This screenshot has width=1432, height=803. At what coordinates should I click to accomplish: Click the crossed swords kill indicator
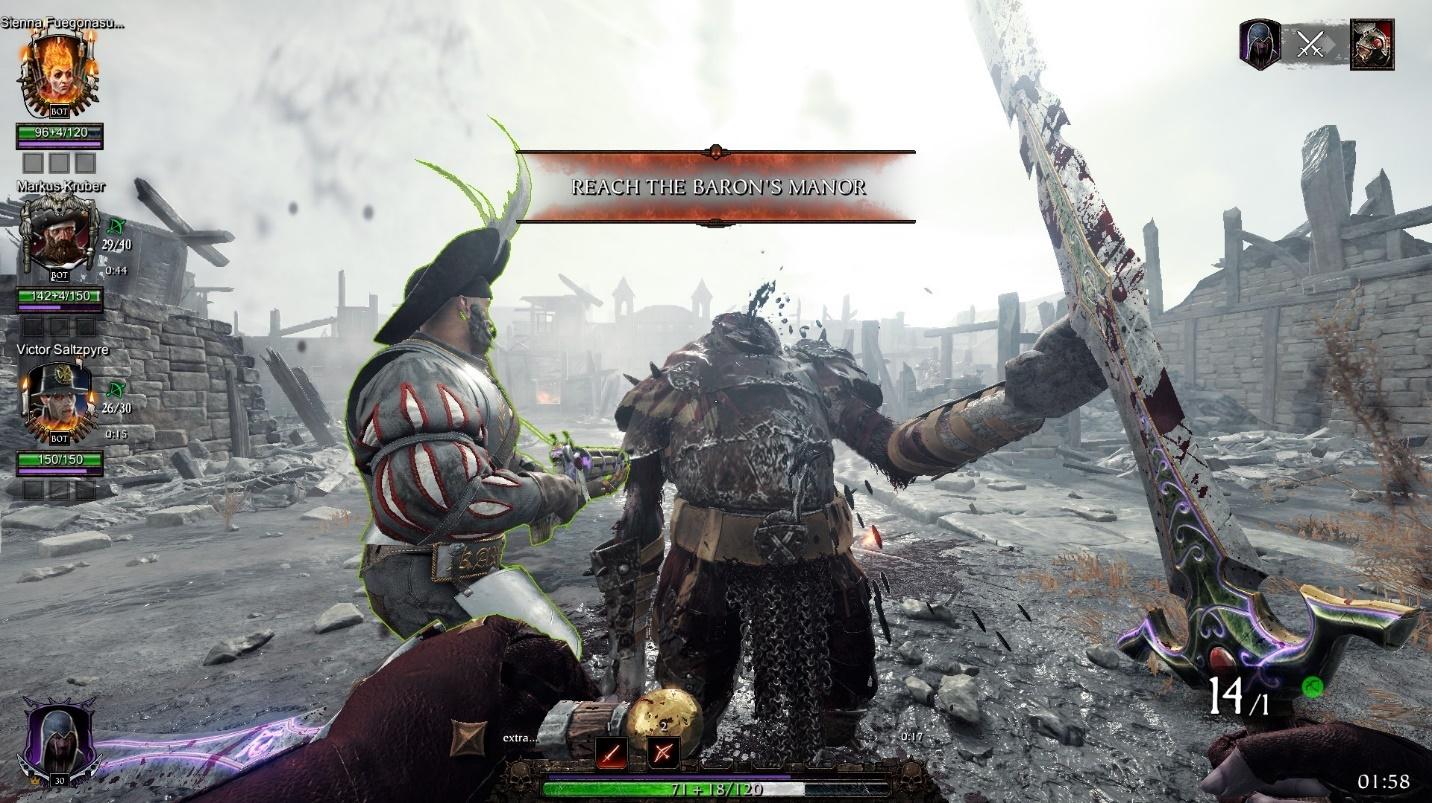coord(1310,45)
